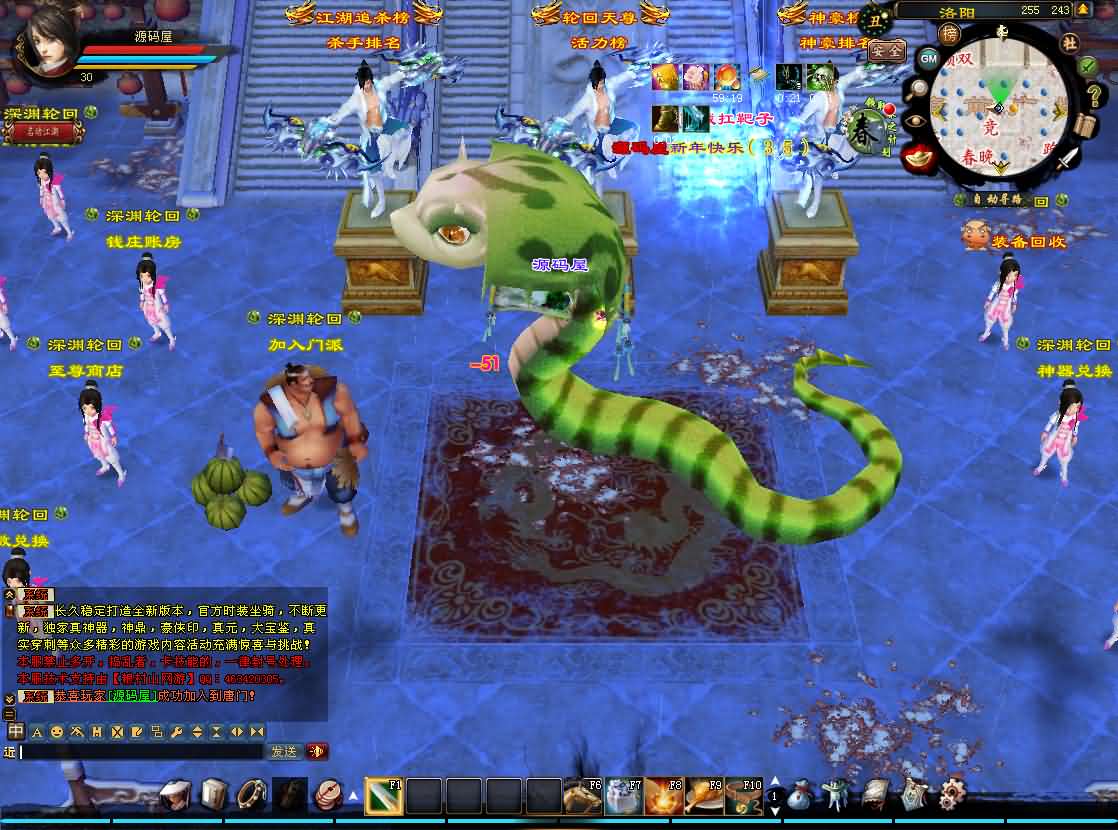Use the F6 horse mount slot
The image size is (1118, 830).
[582, 796]
